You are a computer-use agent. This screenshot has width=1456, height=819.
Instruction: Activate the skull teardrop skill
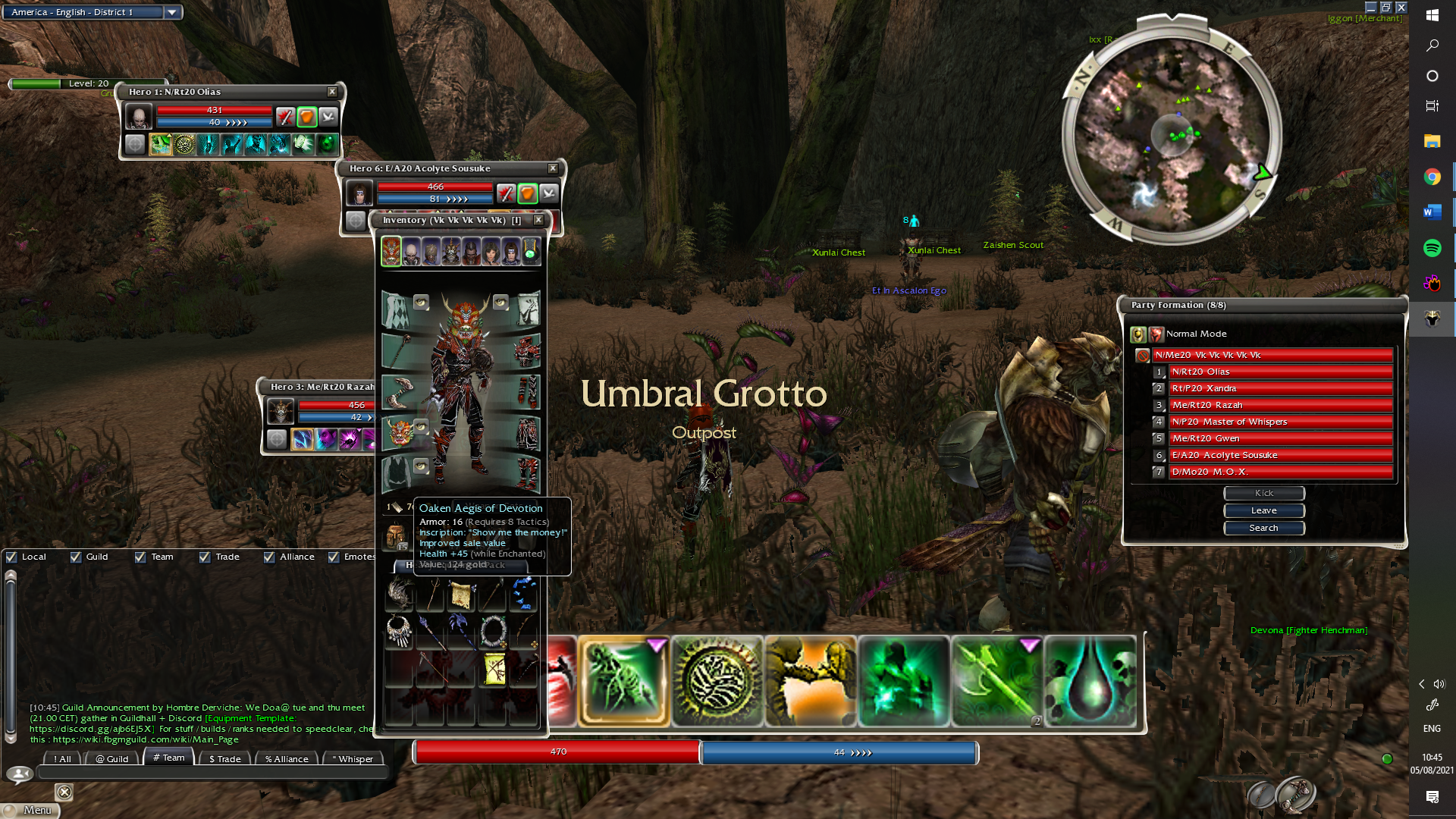[1090, 681]
